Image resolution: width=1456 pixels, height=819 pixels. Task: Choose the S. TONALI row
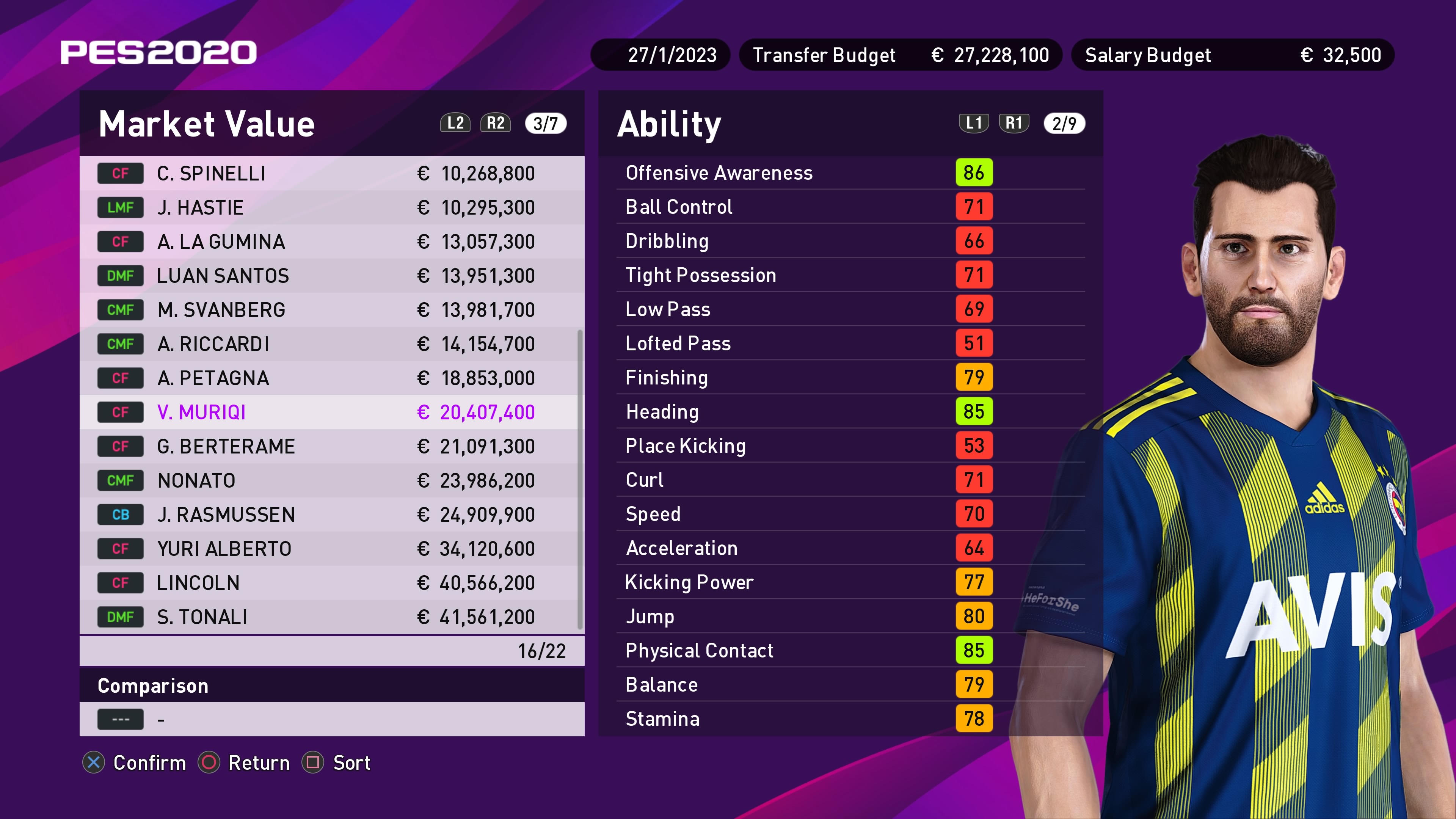point(331,617)
